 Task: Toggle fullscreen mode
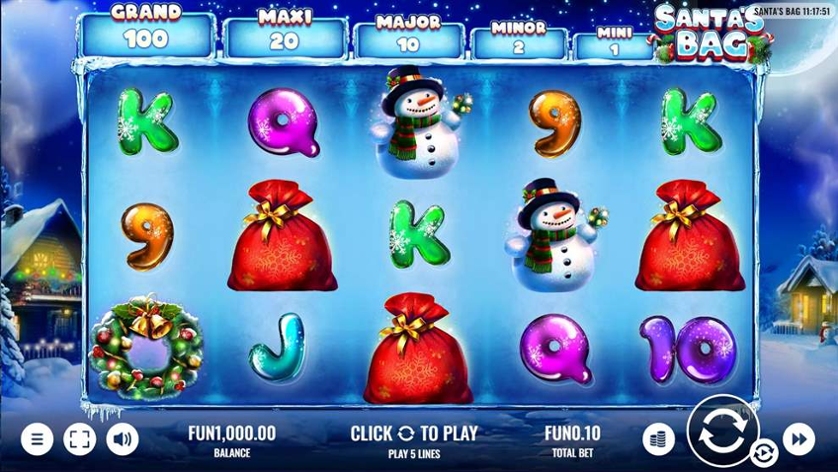[x=80, y=439]
